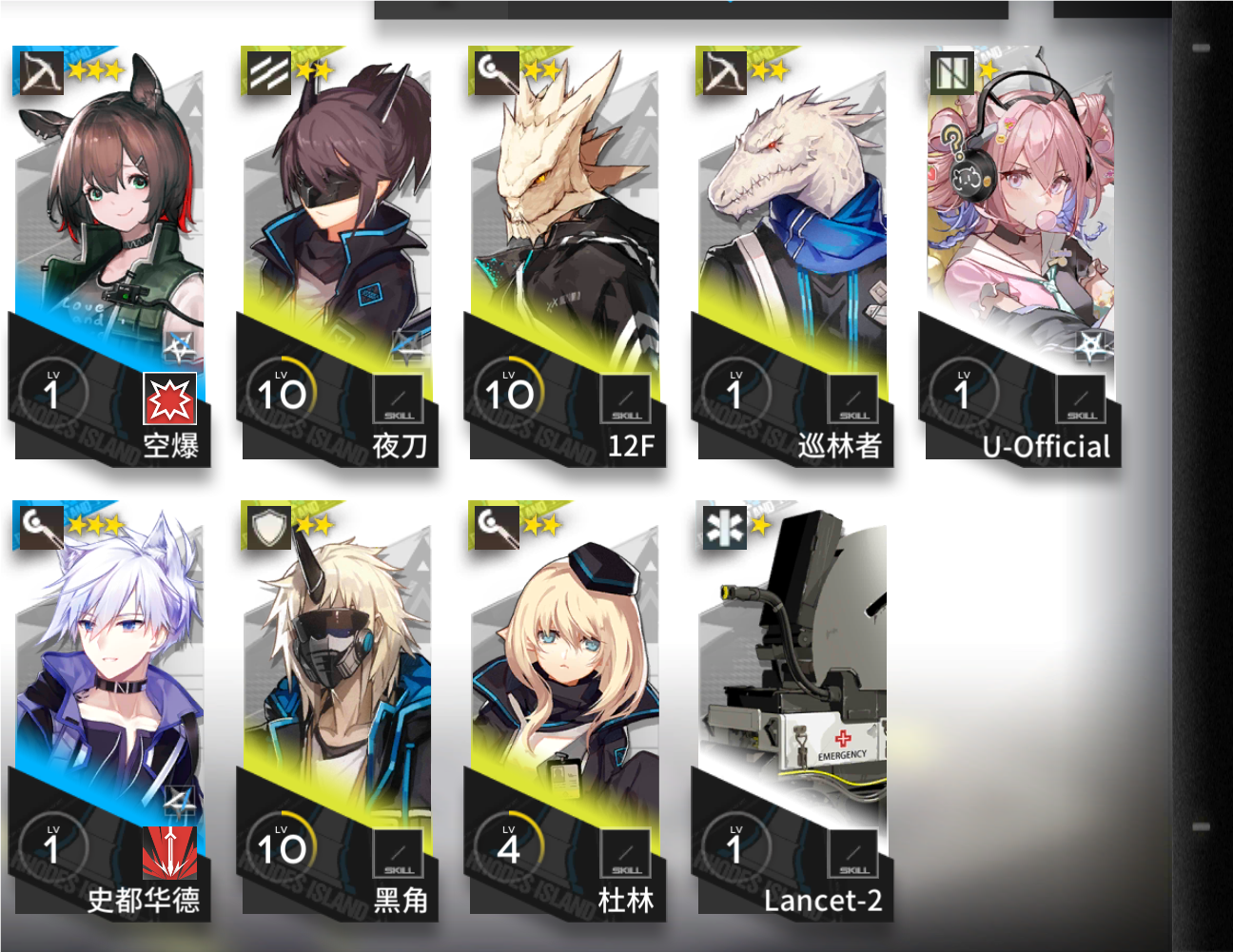Select the medic class icon on Lancet-2's card
Image resolution: width=1233 pixels, height=952 pixels.
coord(723,527)
